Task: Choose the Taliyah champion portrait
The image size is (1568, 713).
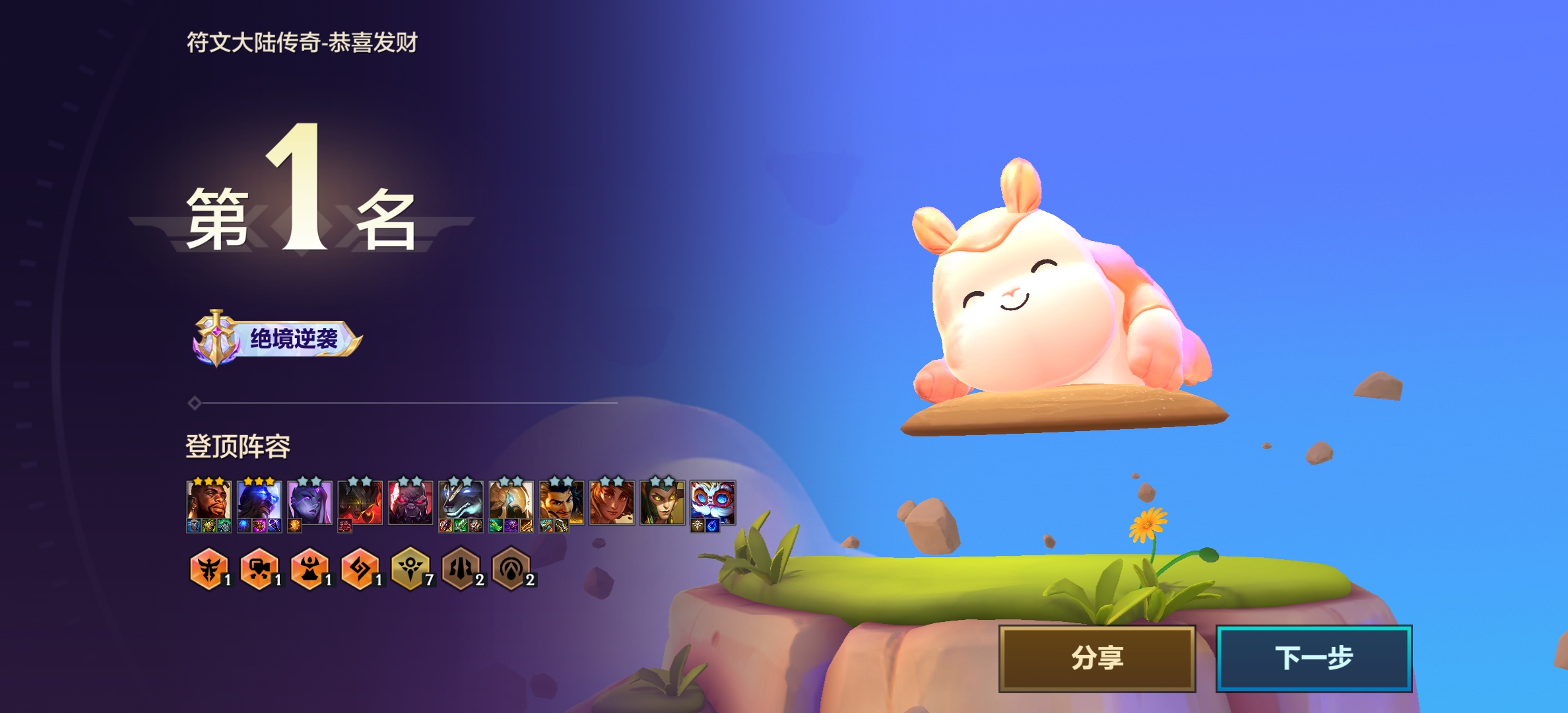Action: 612,502
